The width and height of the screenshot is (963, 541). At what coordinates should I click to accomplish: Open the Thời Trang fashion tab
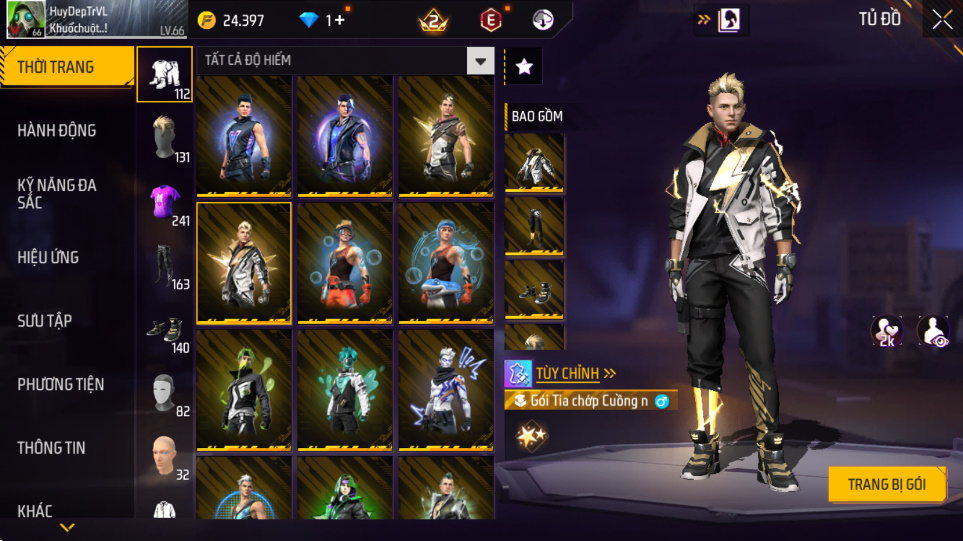[x=66, y=68]
